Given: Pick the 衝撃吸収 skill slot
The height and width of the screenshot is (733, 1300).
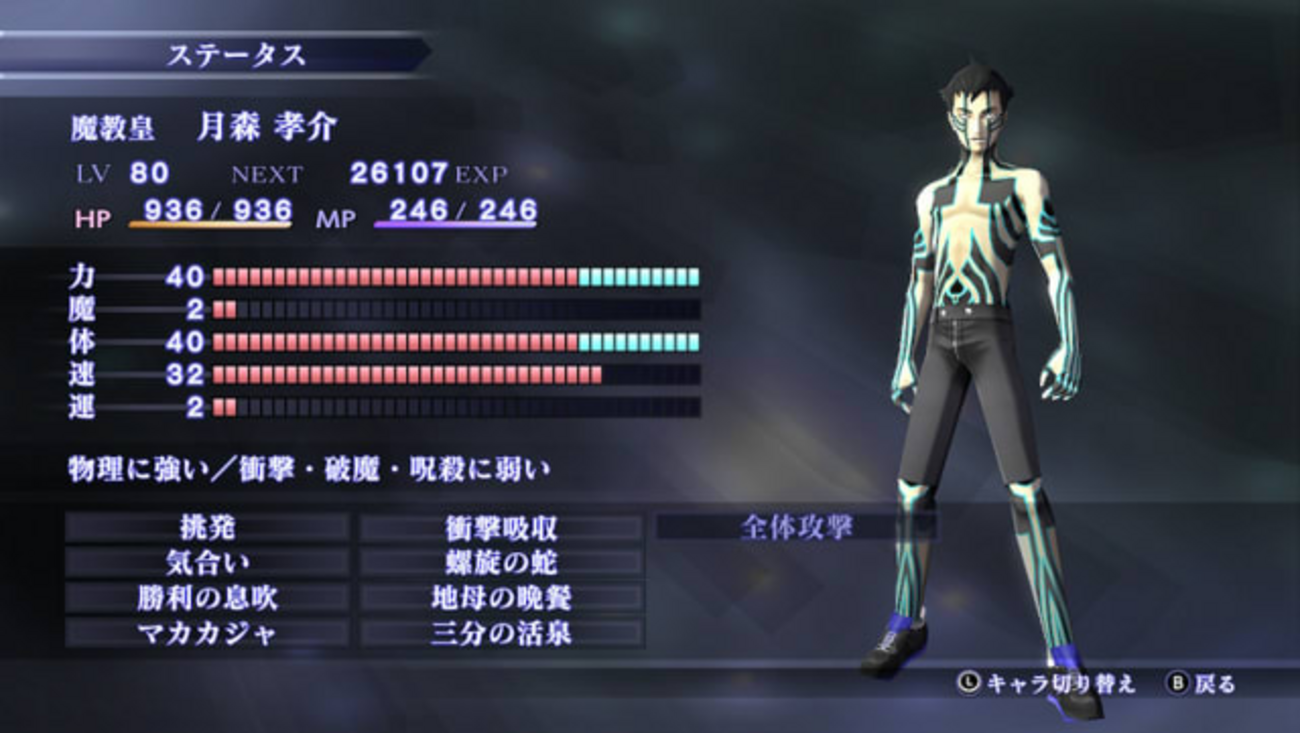Looking at the screenshot, I should click(x=501, y=527).
